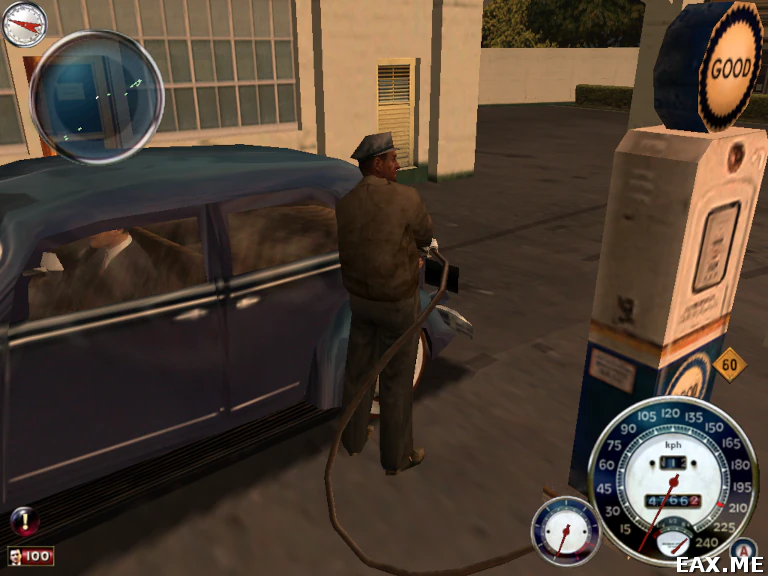Select the red exclamation mark icon
The image size is (768, 576).
[x=23, y=521]
